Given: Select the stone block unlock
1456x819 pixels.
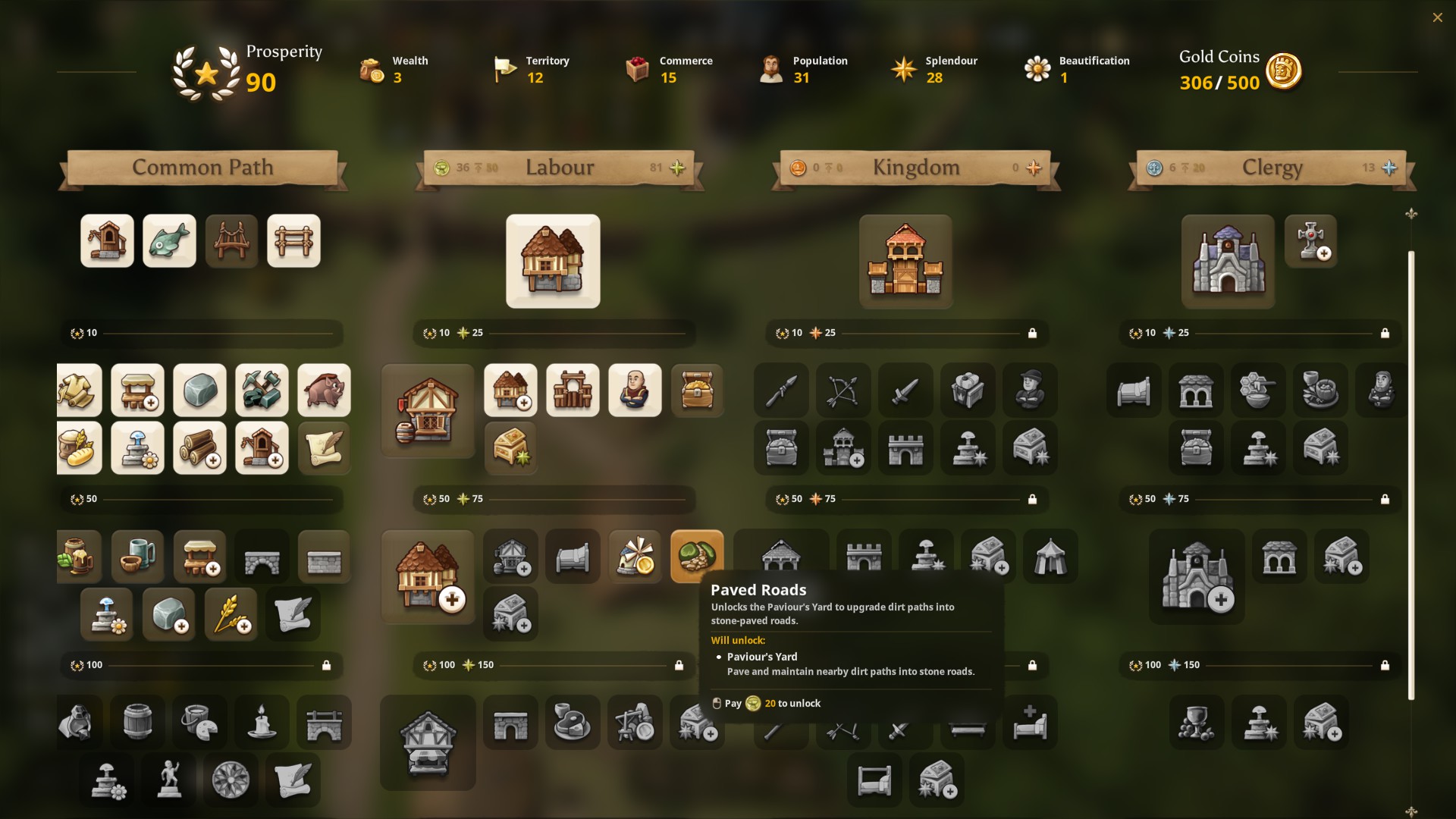Looking at the screenshot, I should [199, 391].
